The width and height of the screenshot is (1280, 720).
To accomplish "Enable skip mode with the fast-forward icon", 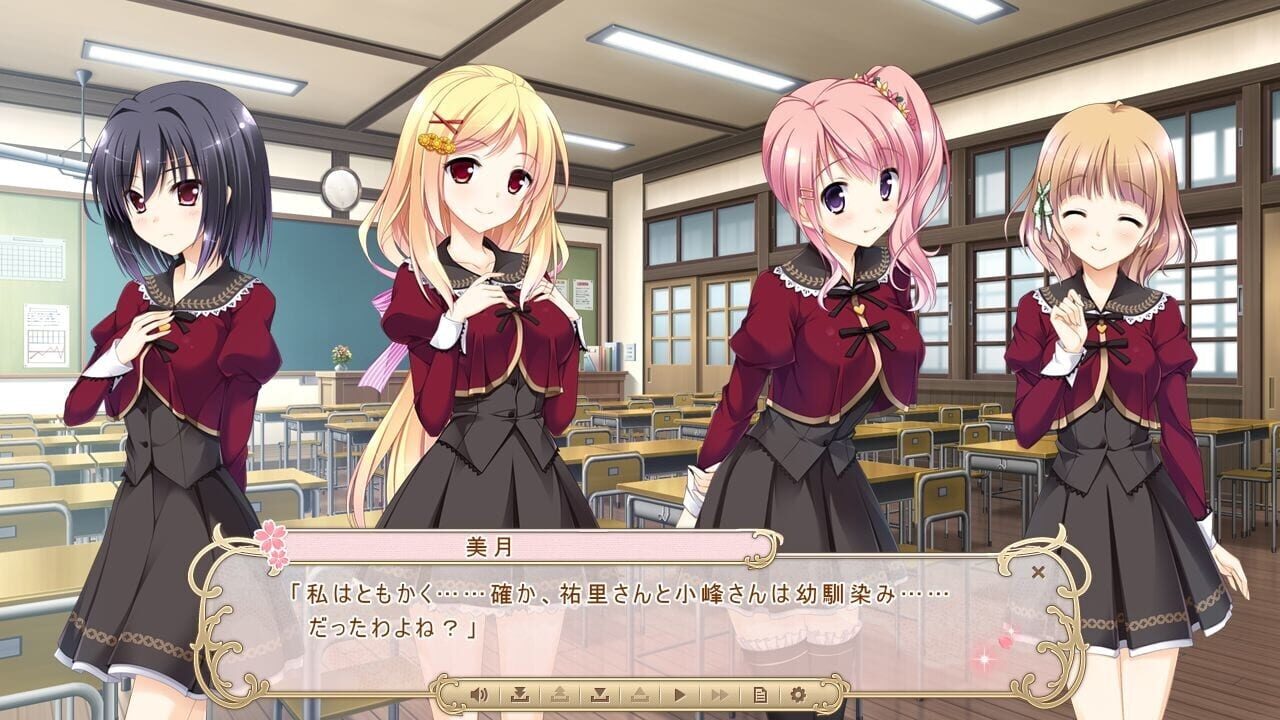I will tap(722, 693).
